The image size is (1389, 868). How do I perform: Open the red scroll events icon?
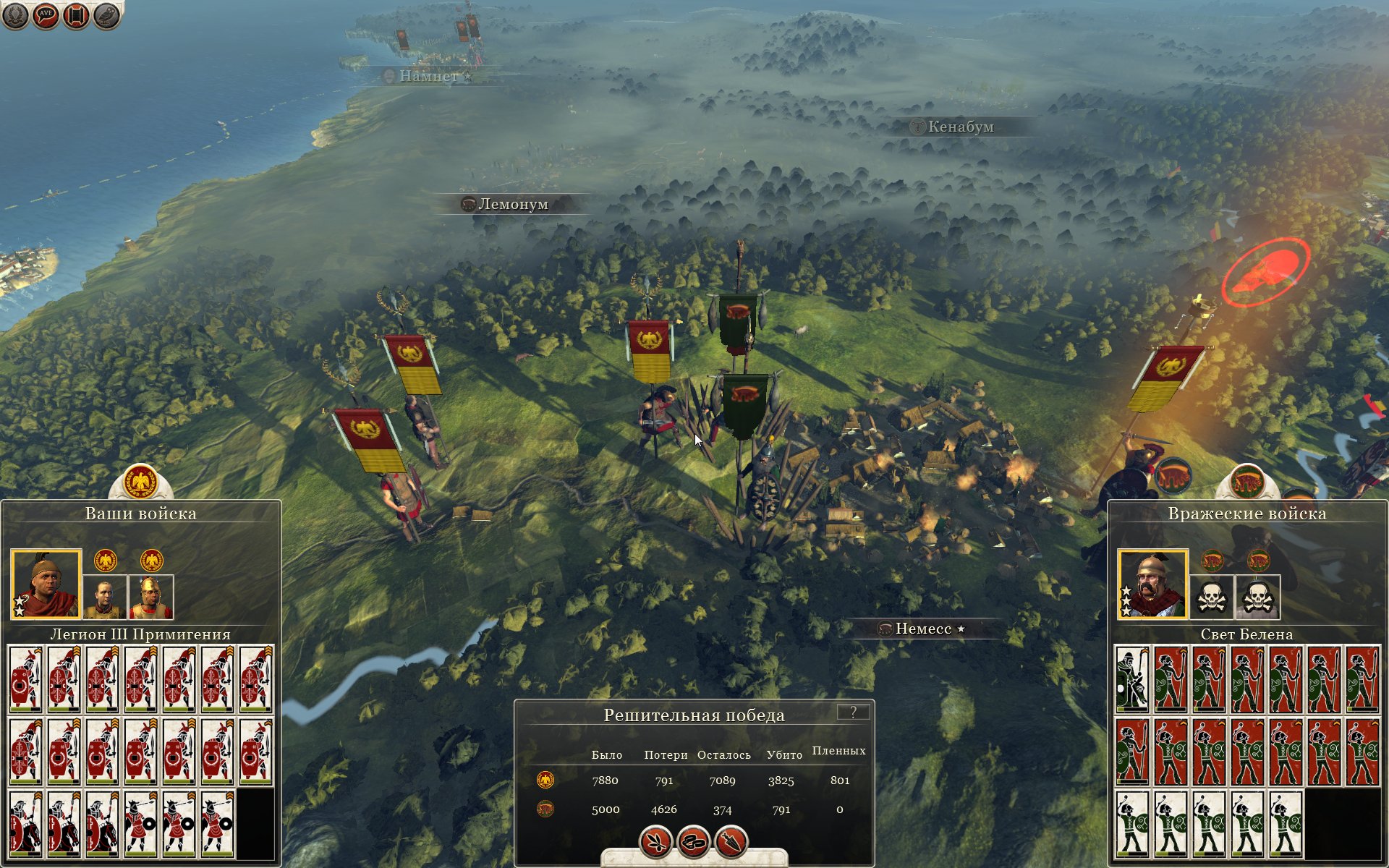coord(76,15)
